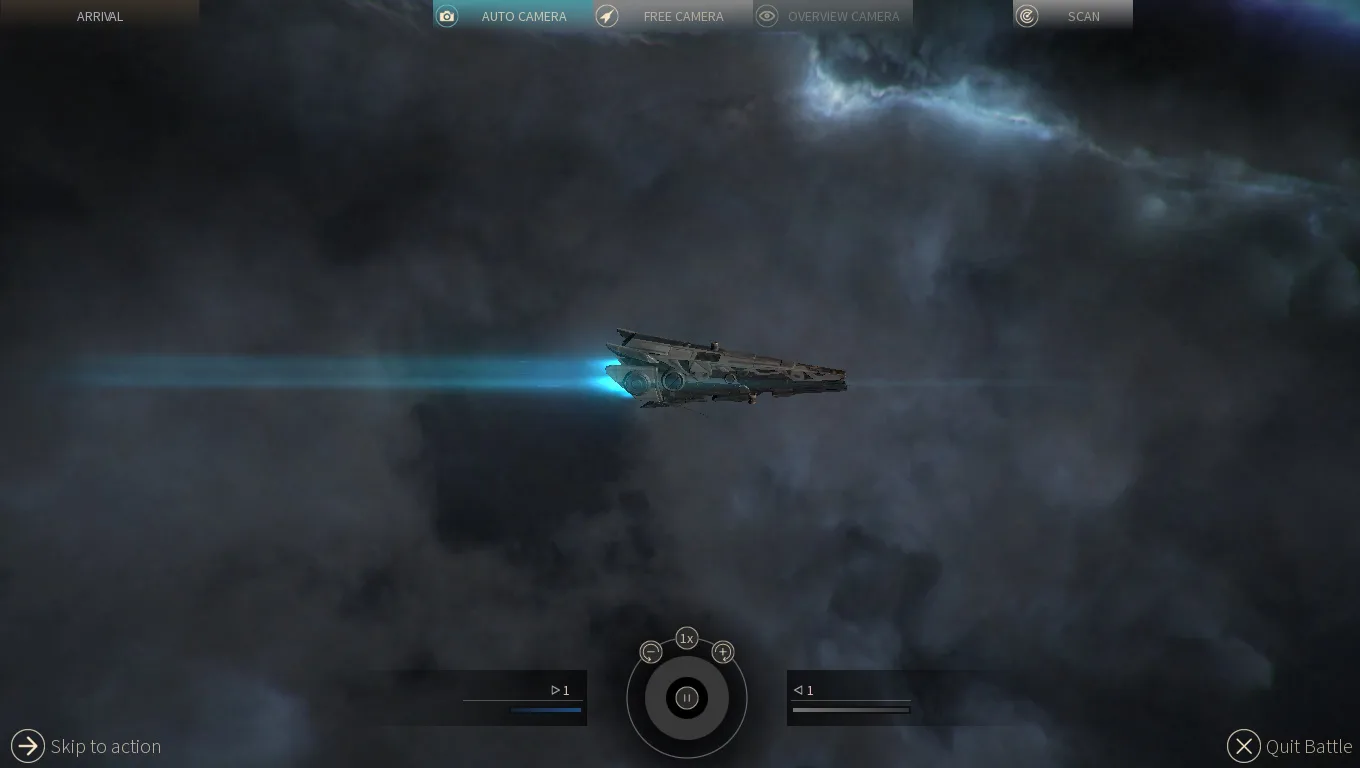The width and height of the screenshot is (1360, 768).
Task: Click the 1x speed indicator
Action: (686, 638)
